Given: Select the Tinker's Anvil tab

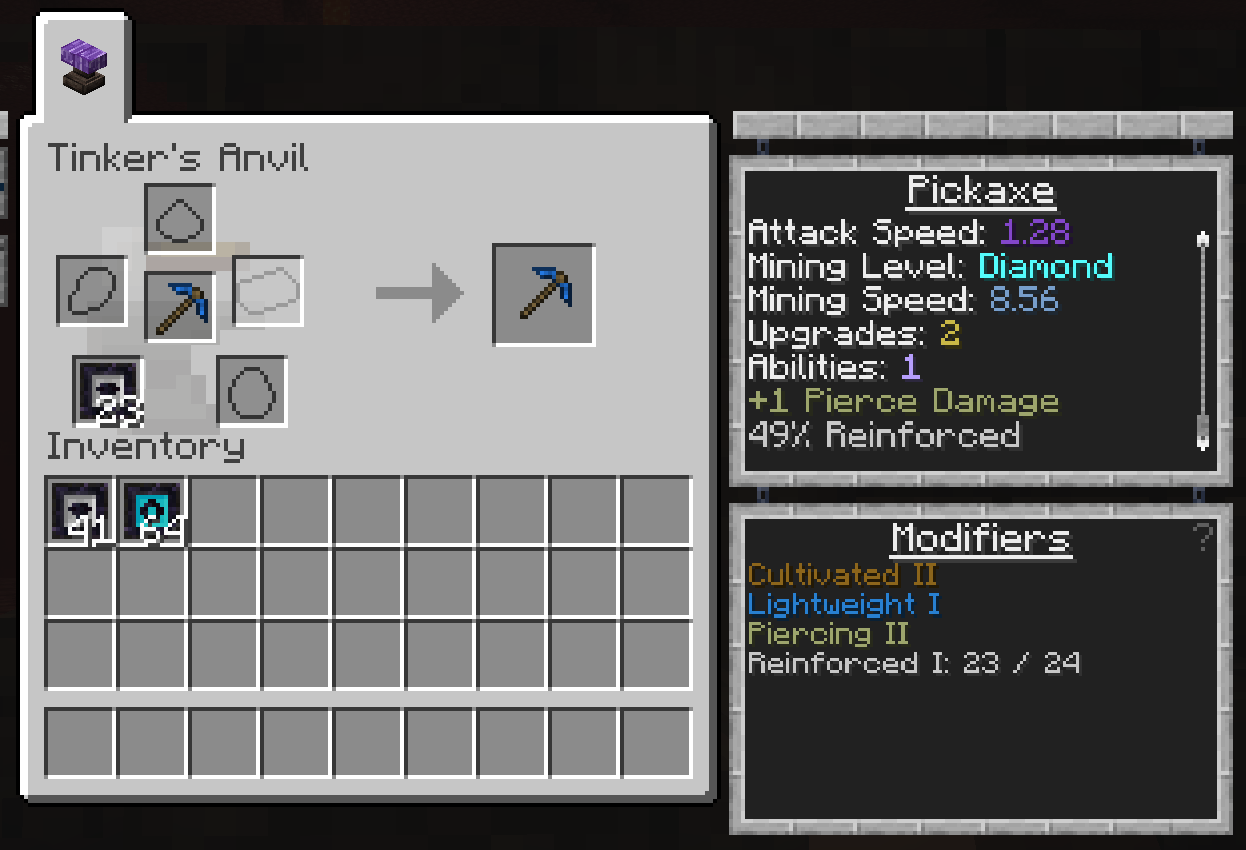Looking at the screenshot, I should pos(84,67).
